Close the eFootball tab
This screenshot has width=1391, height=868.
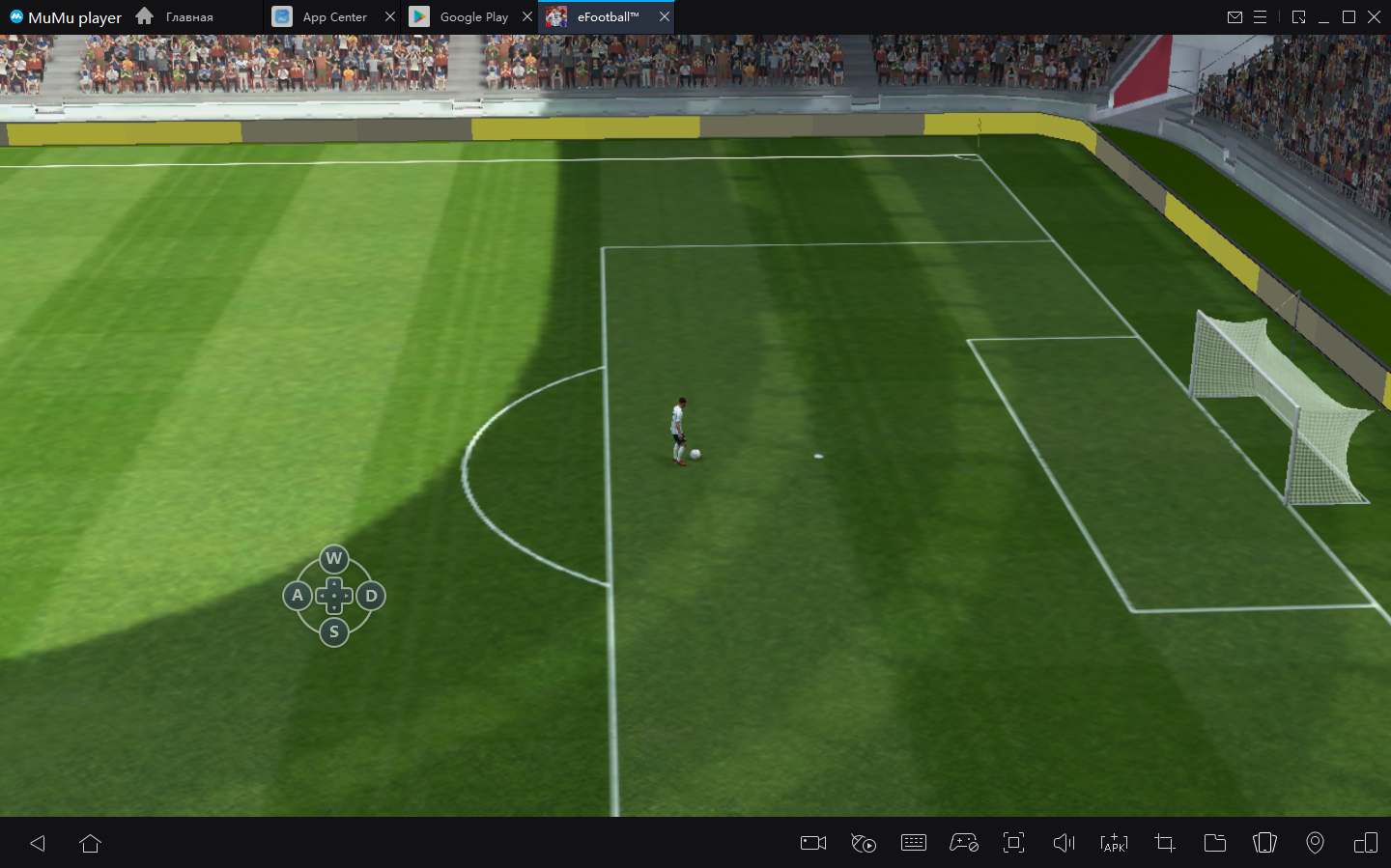point(665,17)
